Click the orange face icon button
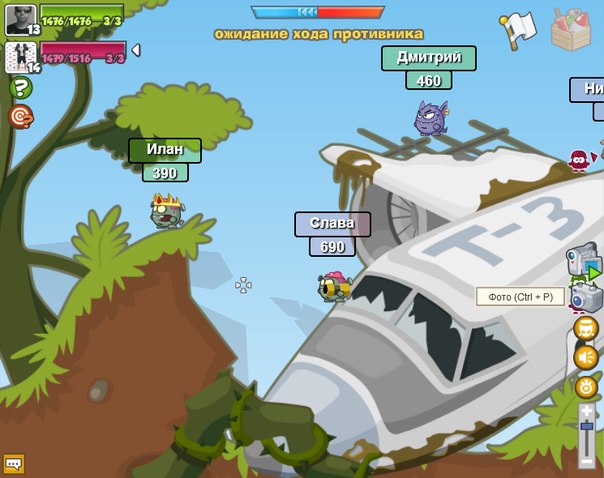 pyautogui.click(x=586, y=328)
